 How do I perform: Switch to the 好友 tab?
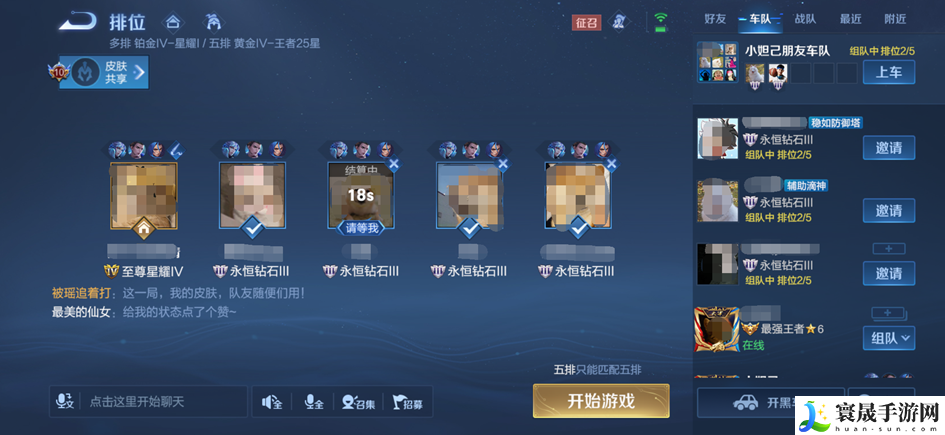(x=715, y=19)
